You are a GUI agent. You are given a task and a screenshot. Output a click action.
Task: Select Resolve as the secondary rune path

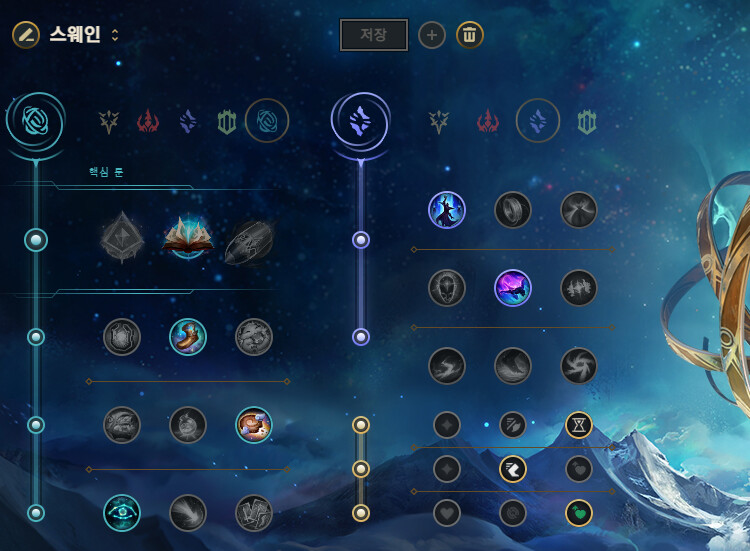[587, 122]
